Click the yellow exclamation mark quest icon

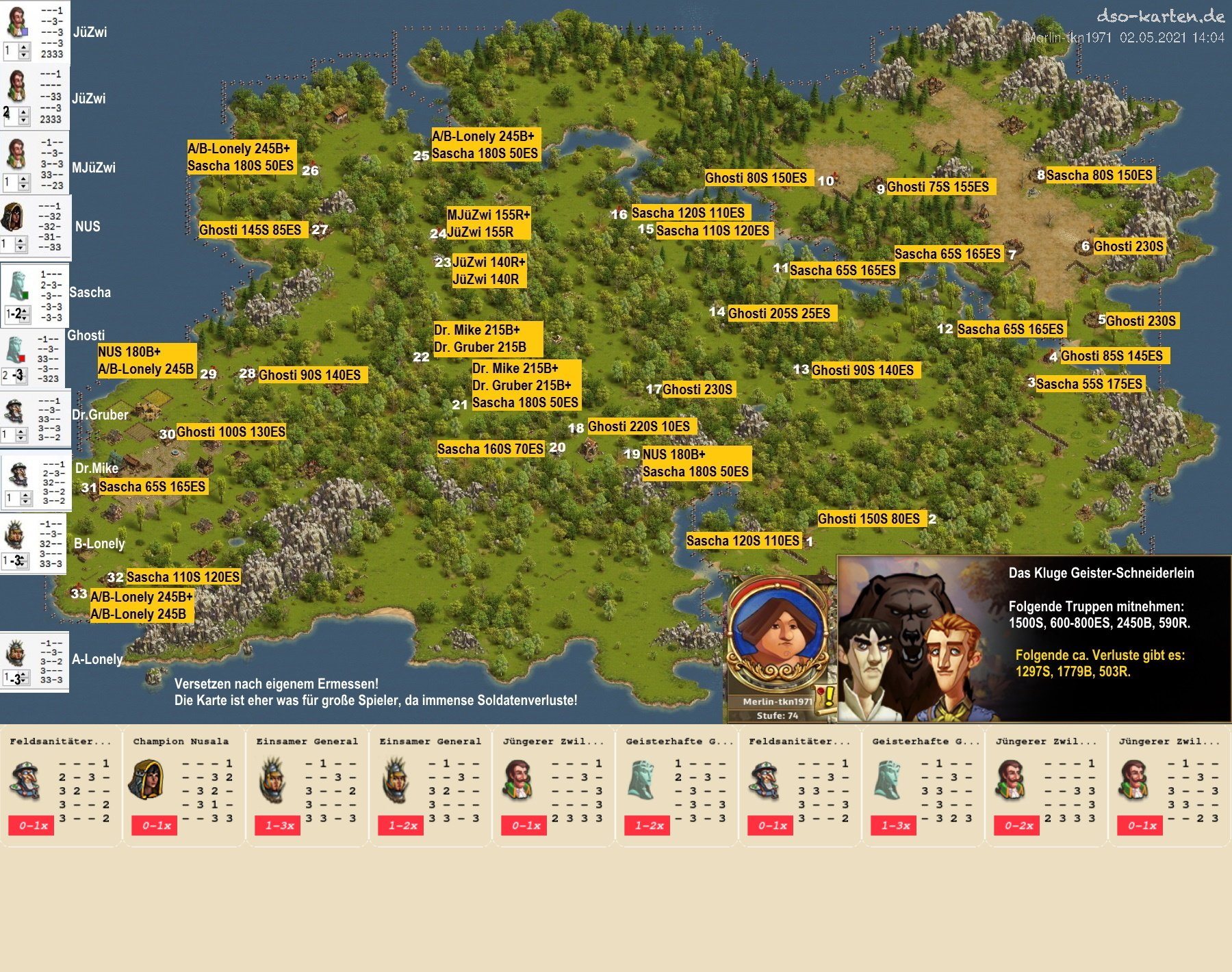(827, 698)
